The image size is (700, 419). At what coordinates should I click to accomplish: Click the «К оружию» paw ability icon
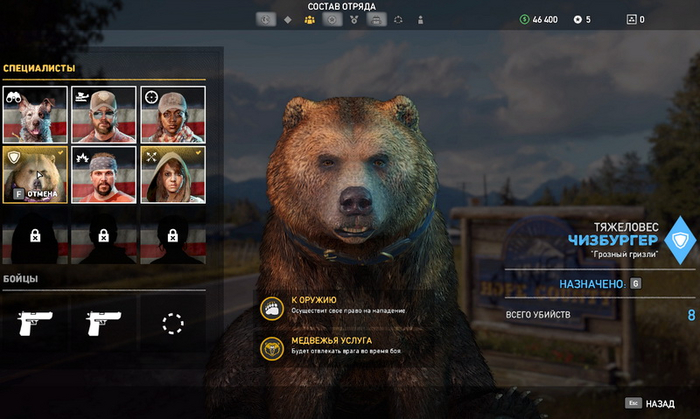[271, 309]
